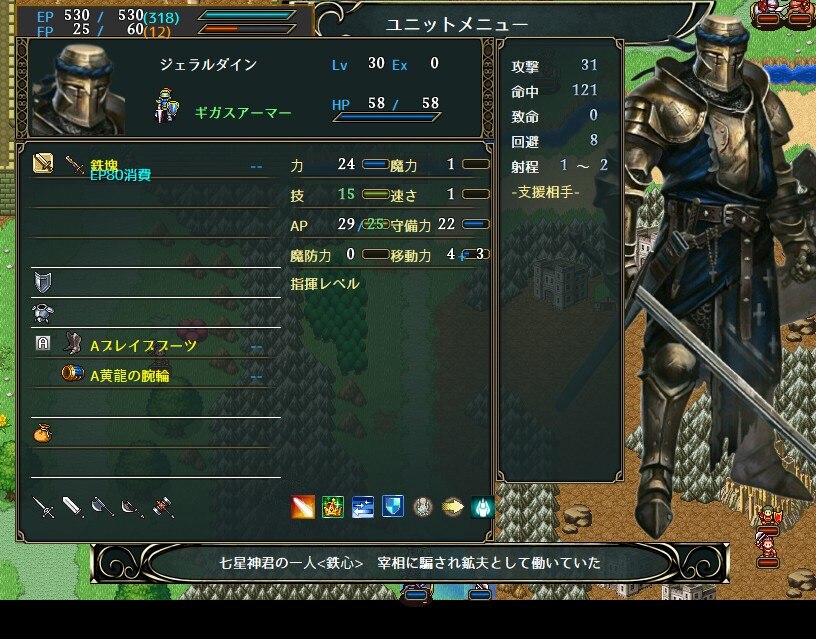Click the ギガスアーマー class sprite icon

pos(167,106)
